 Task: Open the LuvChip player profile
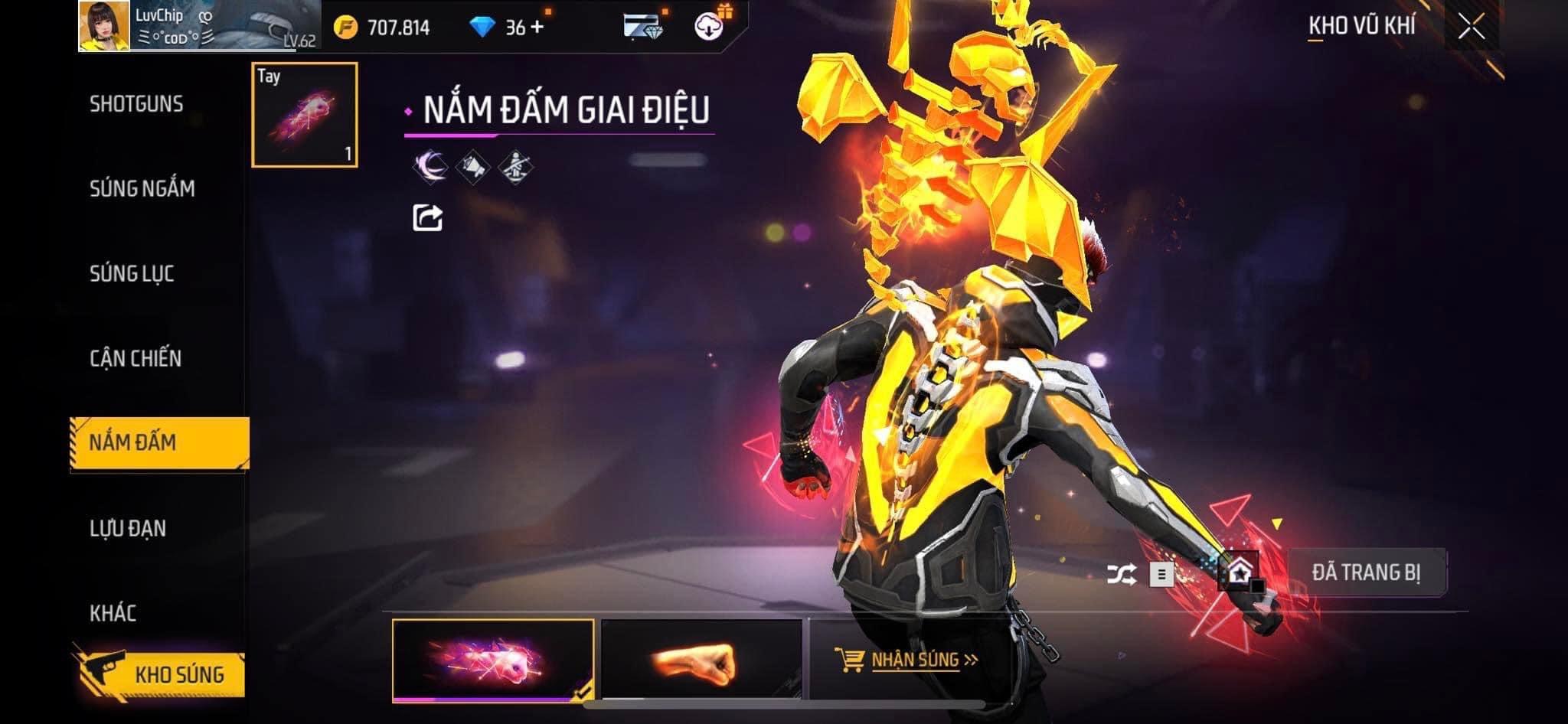pyautogui.click(x=104, y=26)
